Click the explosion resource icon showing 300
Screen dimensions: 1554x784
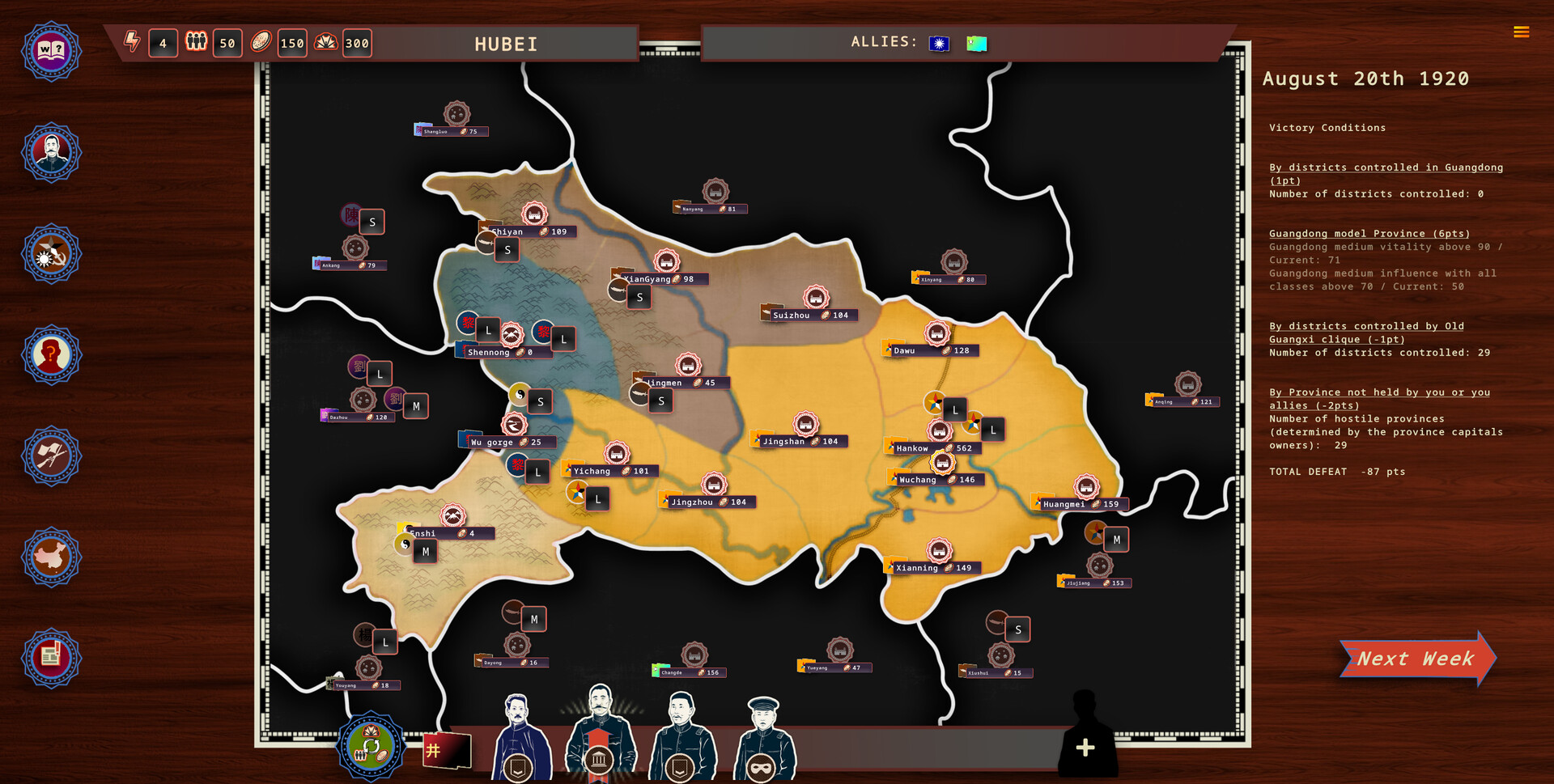325,43
